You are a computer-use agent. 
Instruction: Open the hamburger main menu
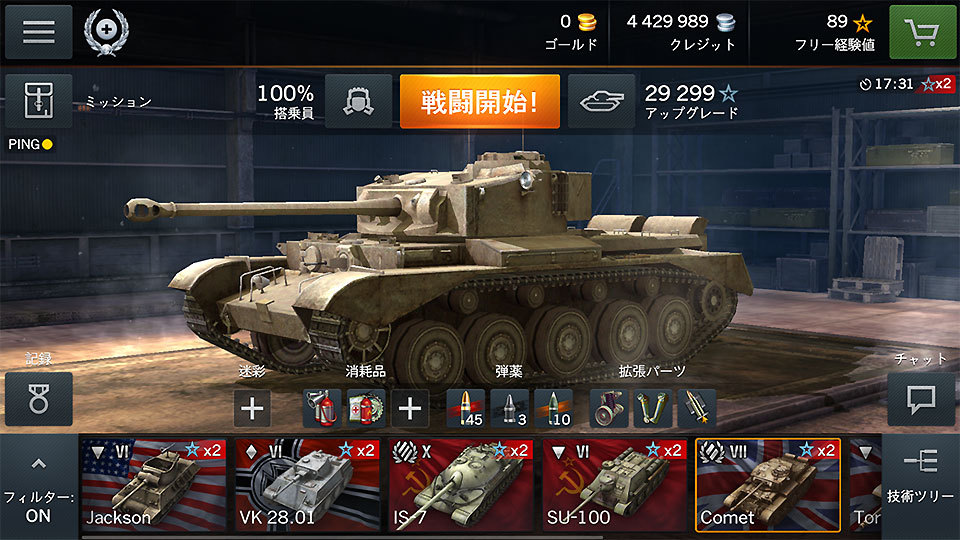(x=39, y=32)
